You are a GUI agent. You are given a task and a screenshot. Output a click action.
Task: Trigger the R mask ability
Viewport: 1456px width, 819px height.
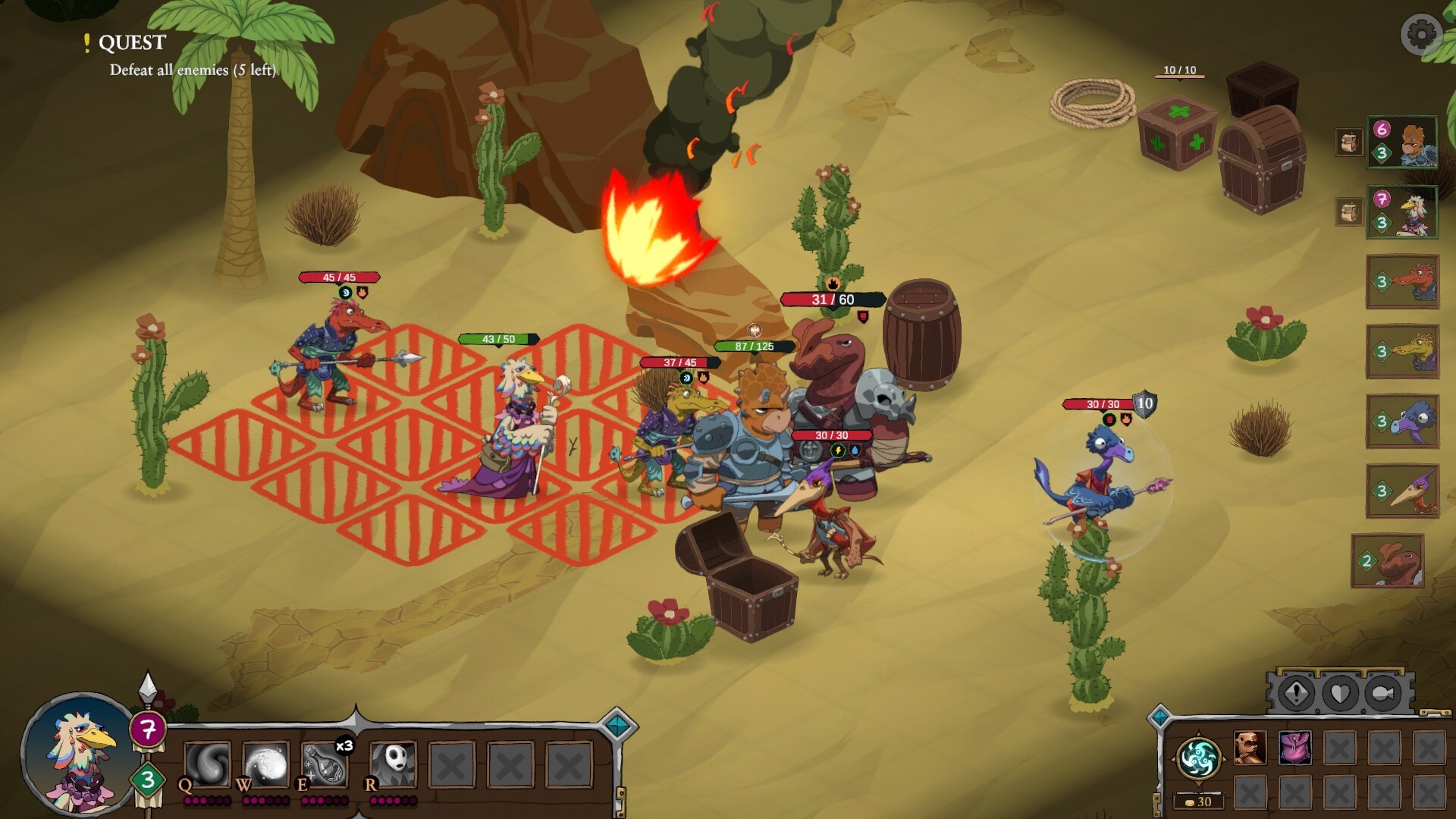391,765
